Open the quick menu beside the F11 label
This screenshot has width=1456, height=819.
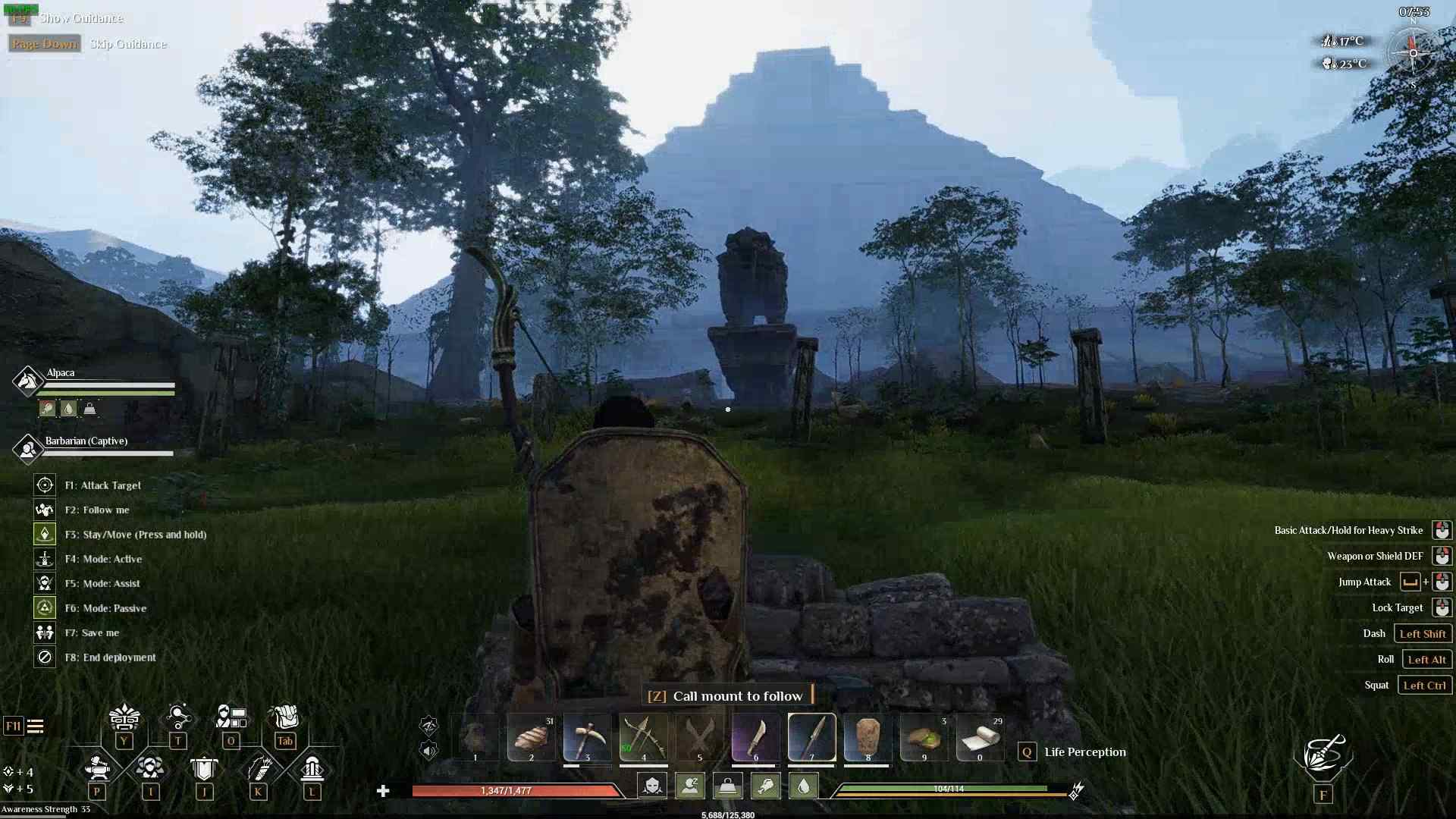36,726
